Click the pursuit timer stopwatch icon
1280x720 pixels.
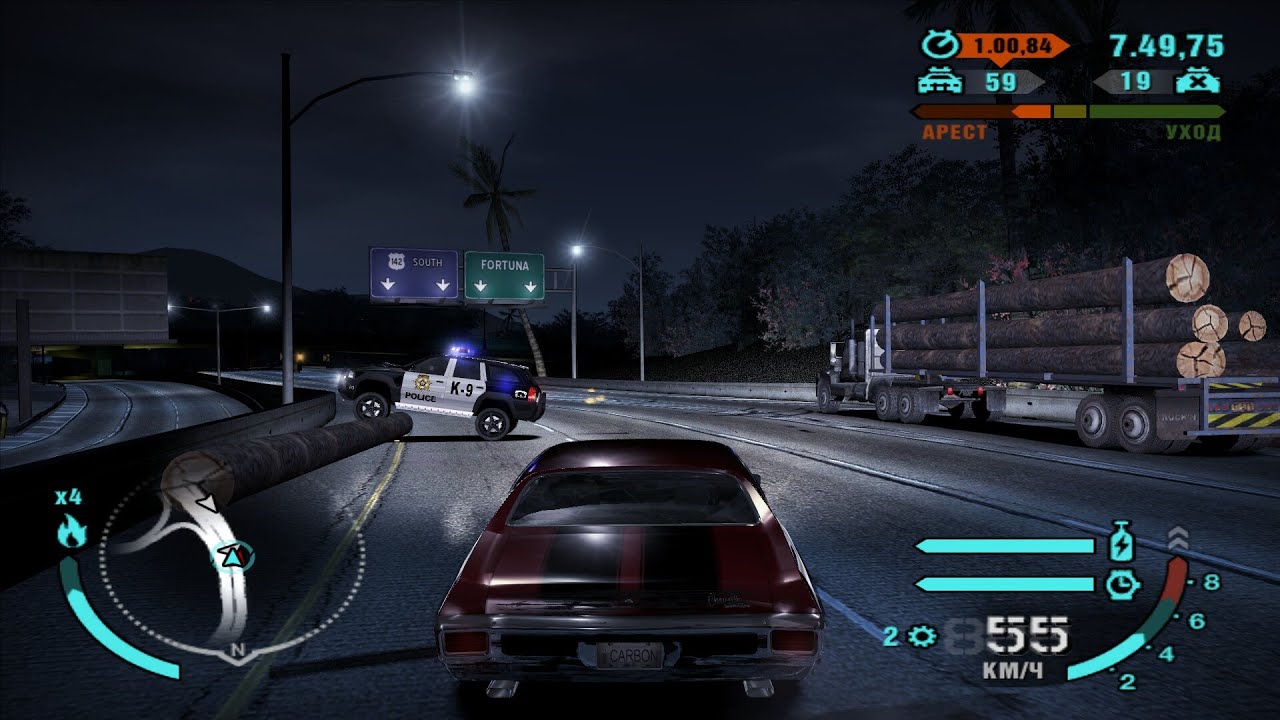940,46
